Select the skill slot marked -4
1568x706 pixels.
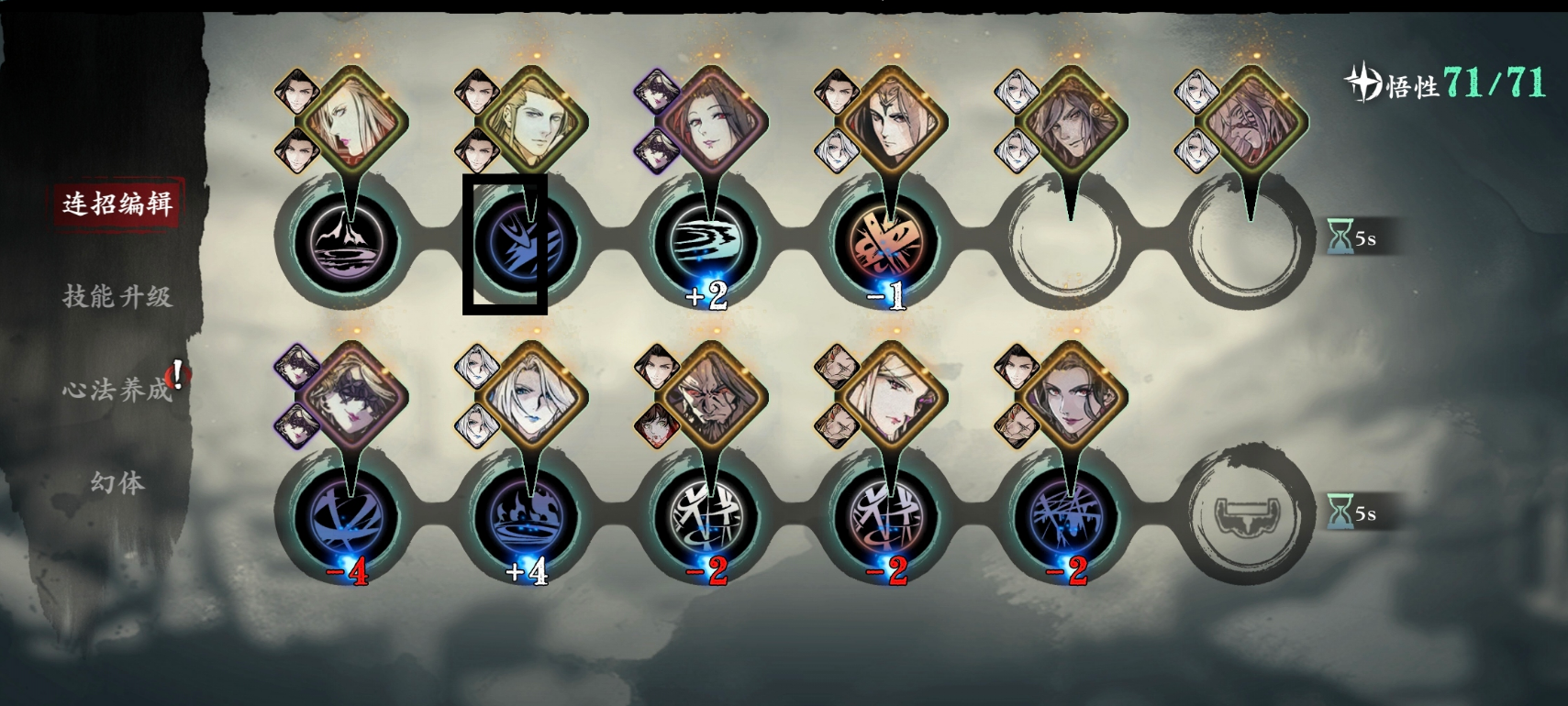coord(348,518)
